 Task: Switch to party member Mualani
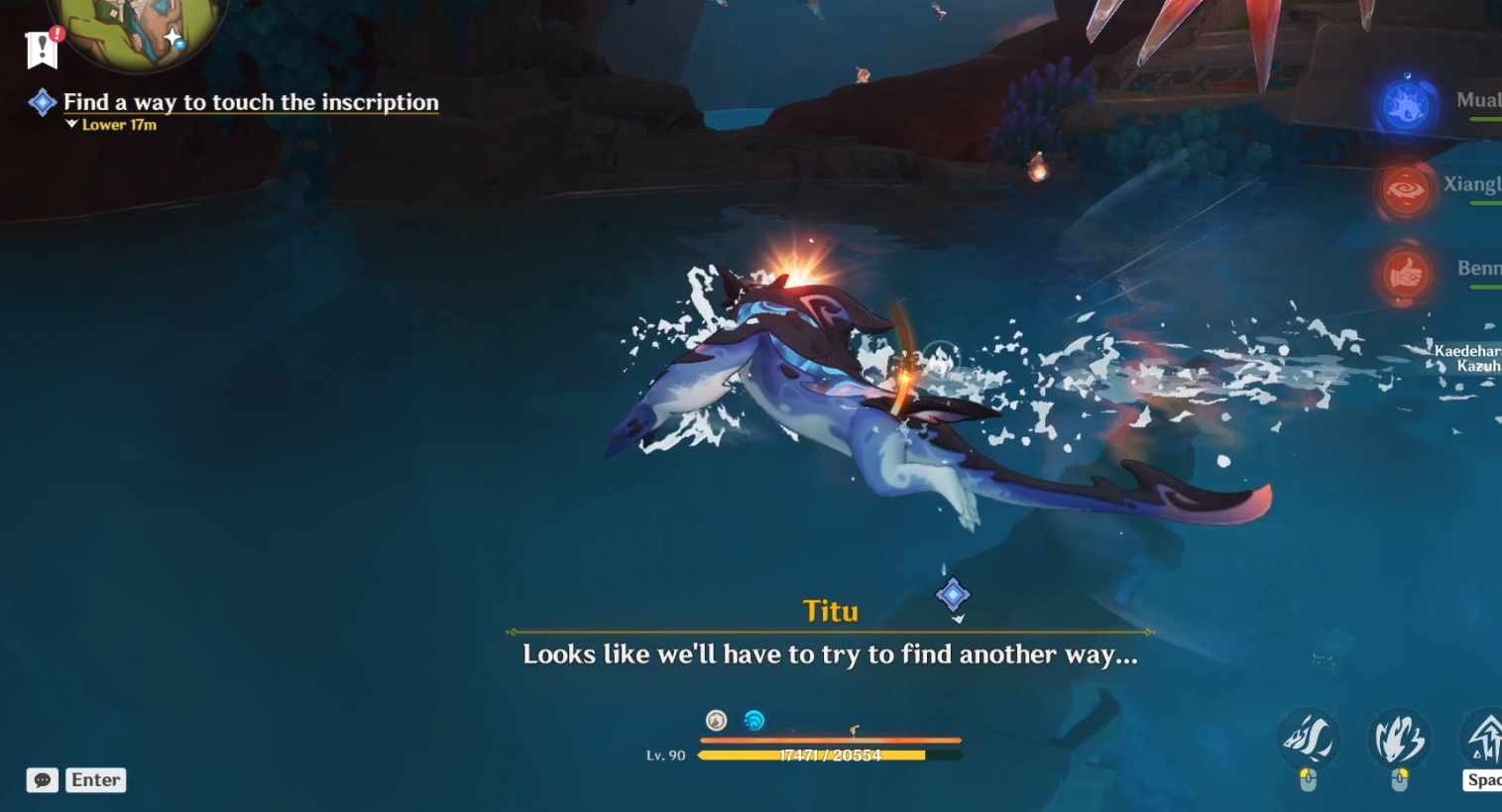click(1406, 106)
